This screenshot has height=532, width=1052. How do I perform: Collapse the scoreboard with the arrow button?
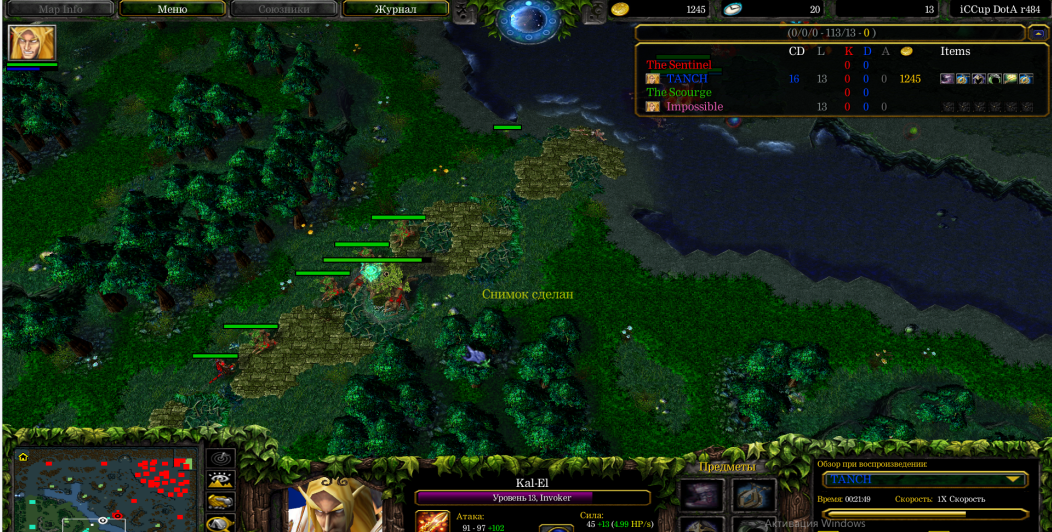tap(1037, 33)
